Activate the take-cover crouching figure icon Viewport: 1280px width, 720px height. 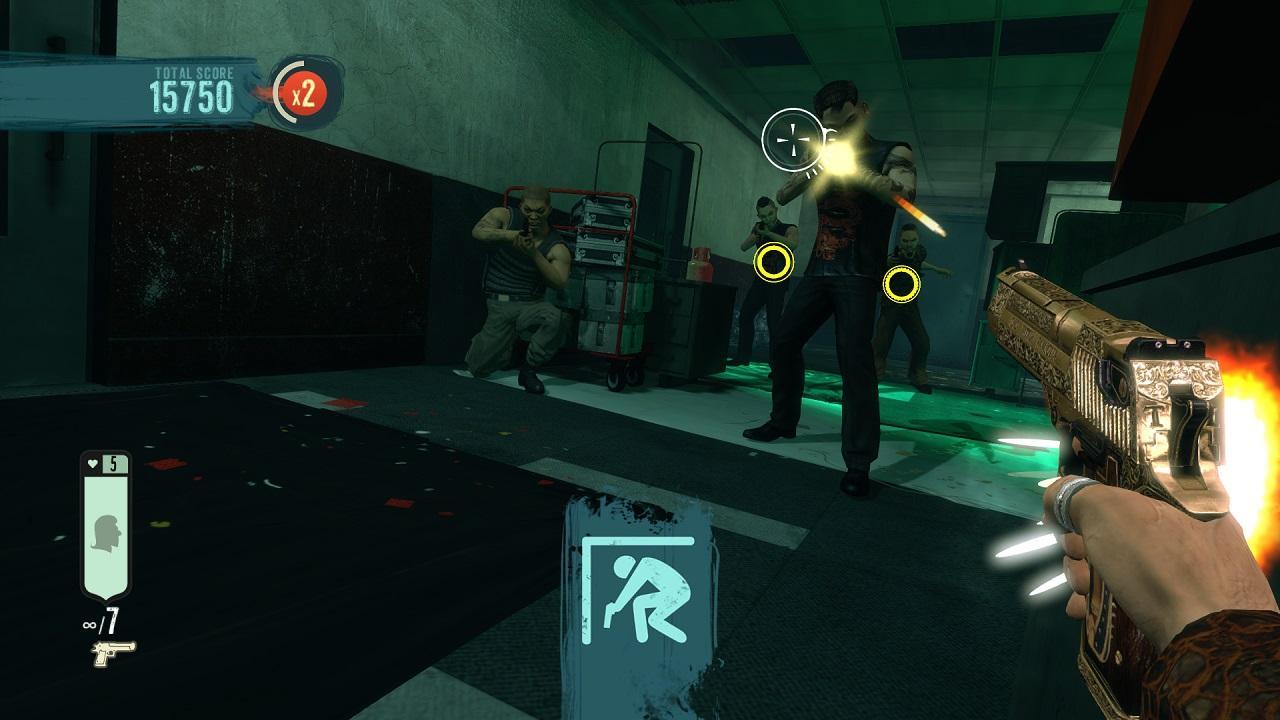coord(640,590)
